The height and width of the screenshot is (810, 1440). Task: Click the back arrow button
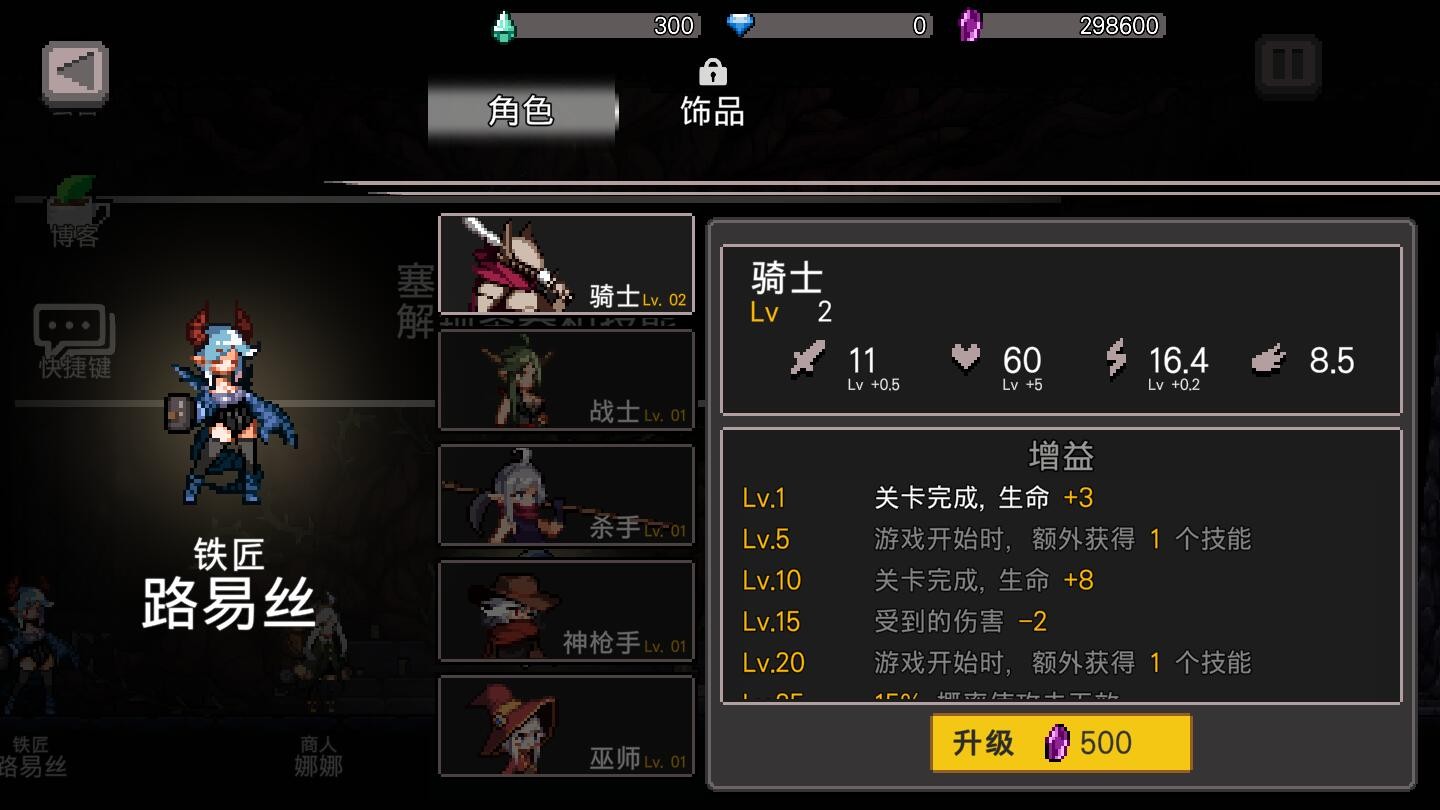(77, 75)
